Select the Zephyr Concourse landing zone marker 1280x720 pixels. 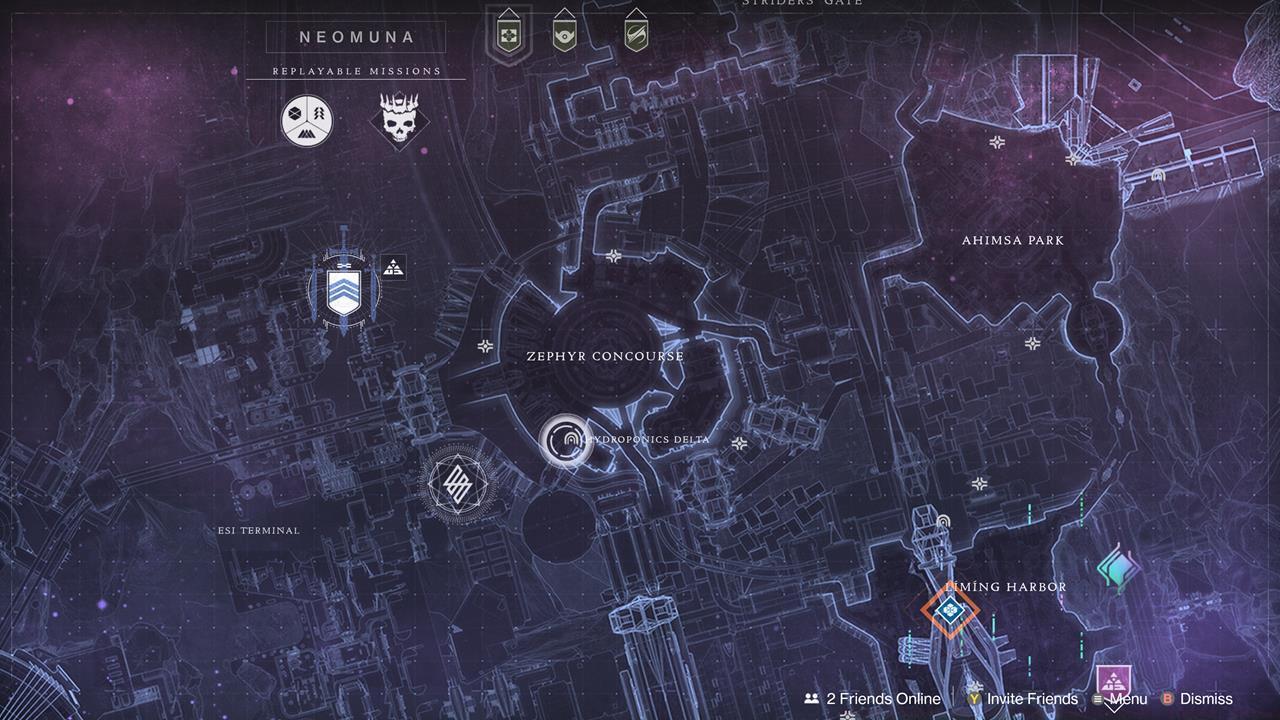(566, 440)
